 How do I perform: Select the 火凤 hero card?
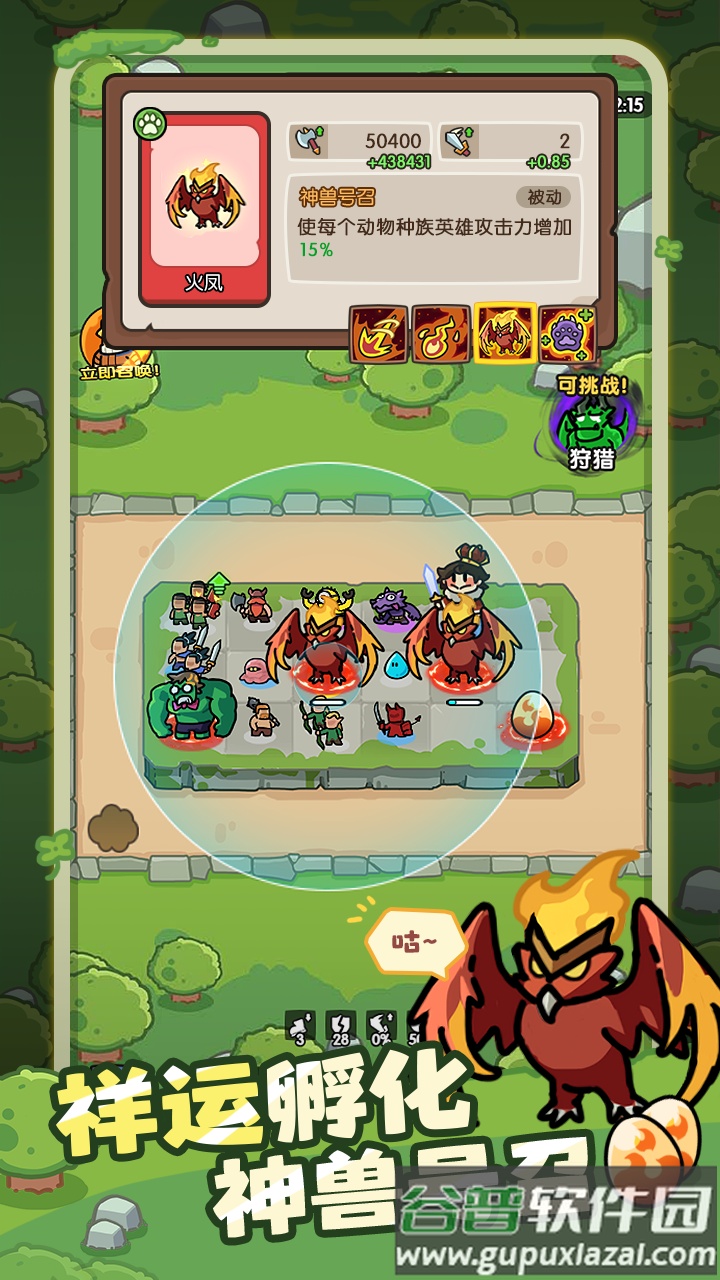[x=204, y=208]
